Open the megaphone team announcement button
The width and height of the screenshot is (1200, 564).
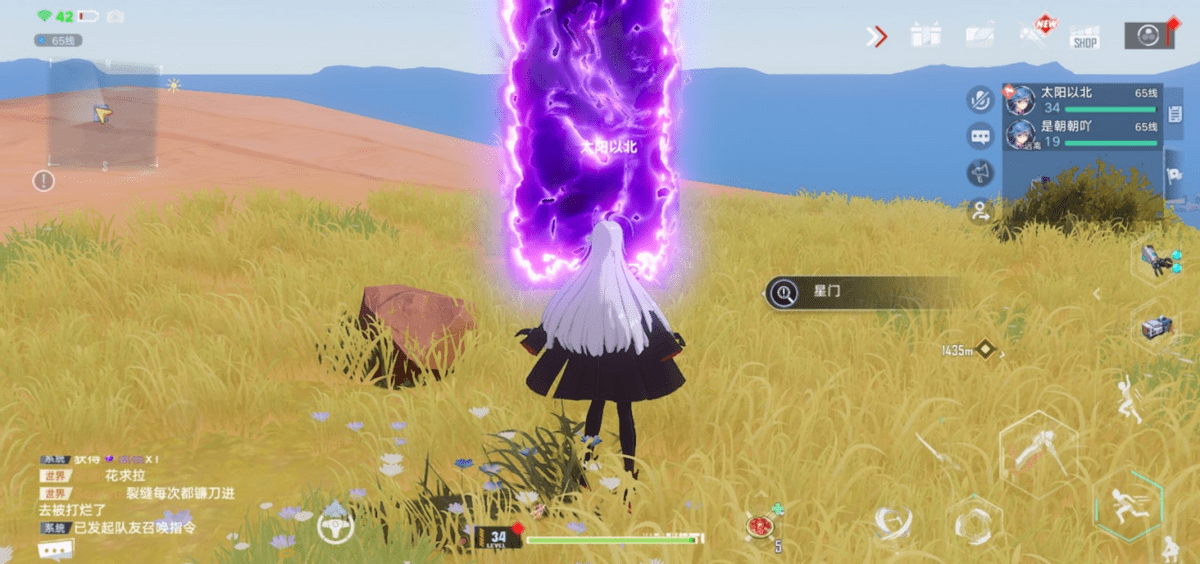point(979,173)
